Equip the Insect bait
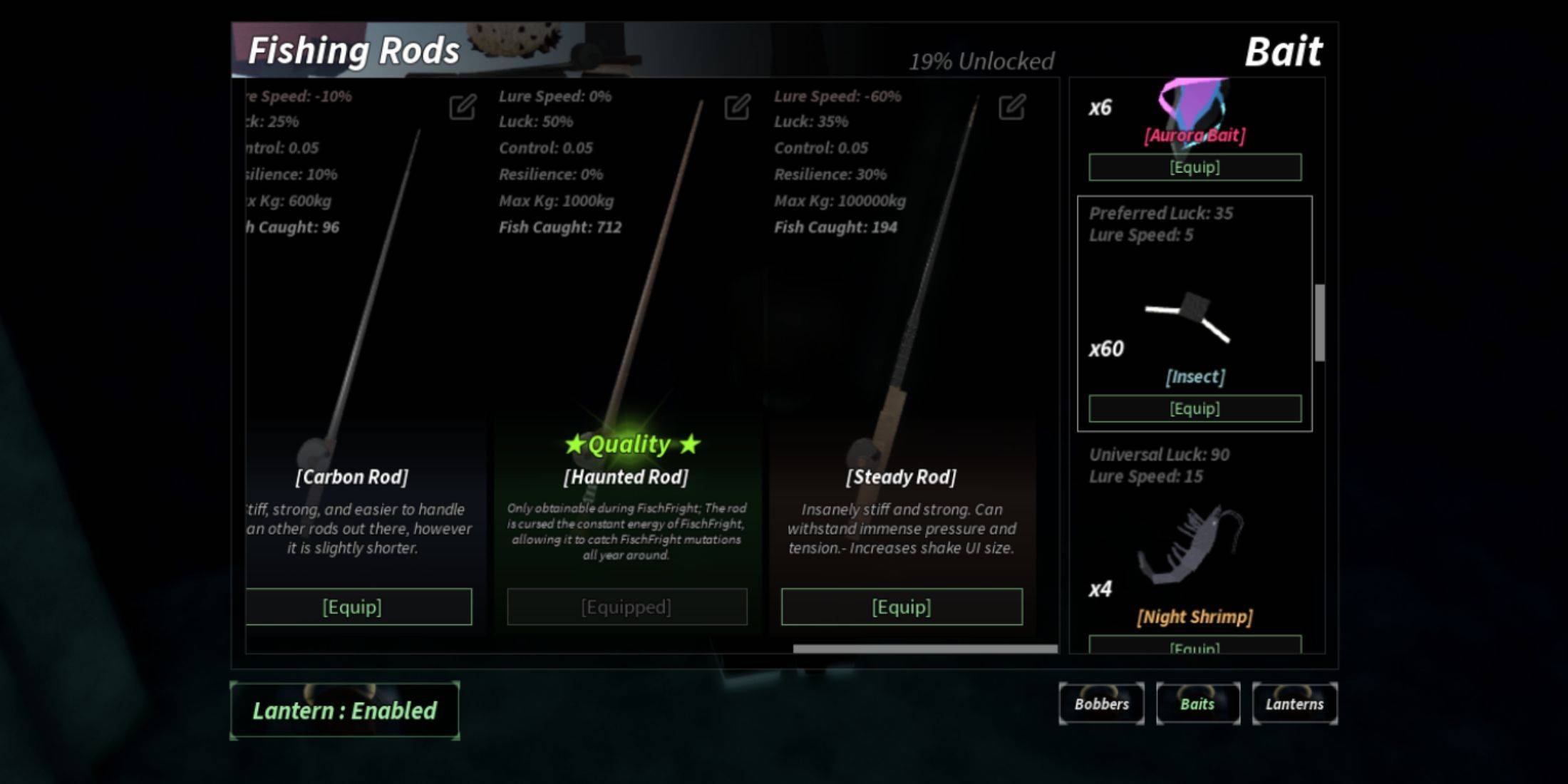This screenshot has width=1568, height=784. (1195, 408)
